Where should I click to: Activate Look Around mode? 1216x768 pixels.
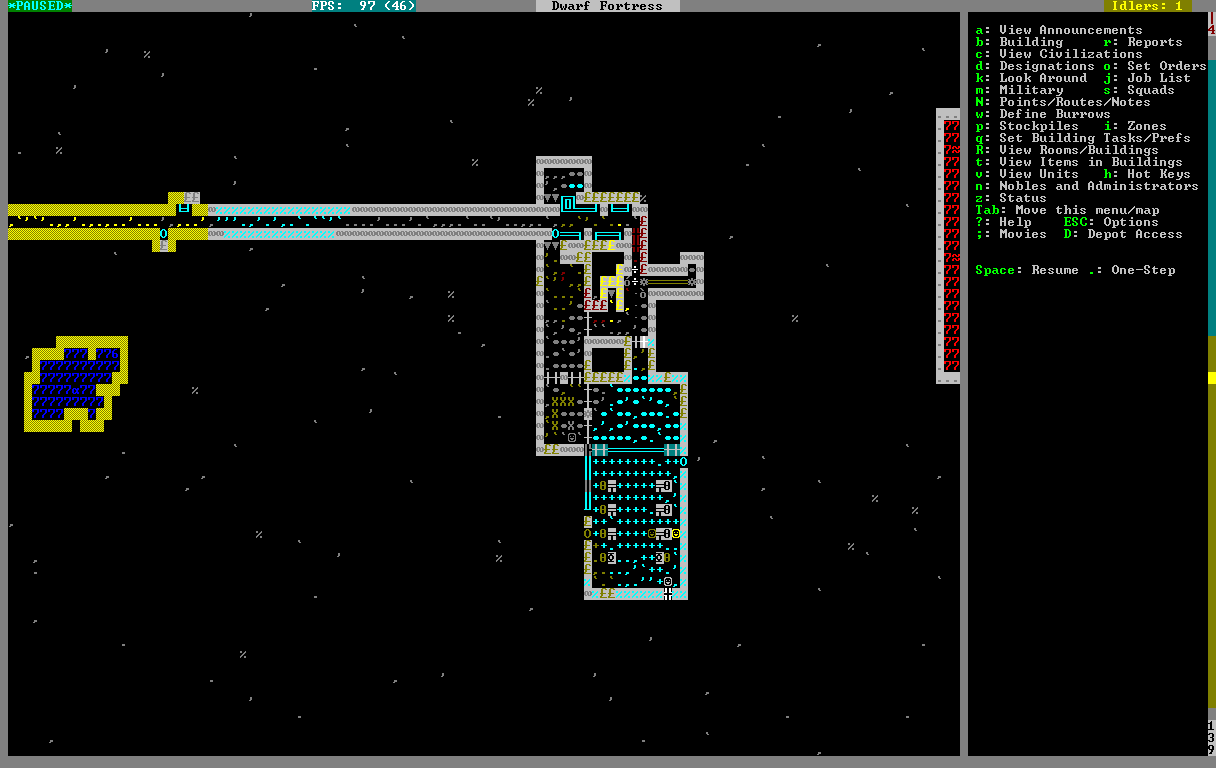[x=1042, y=78]
